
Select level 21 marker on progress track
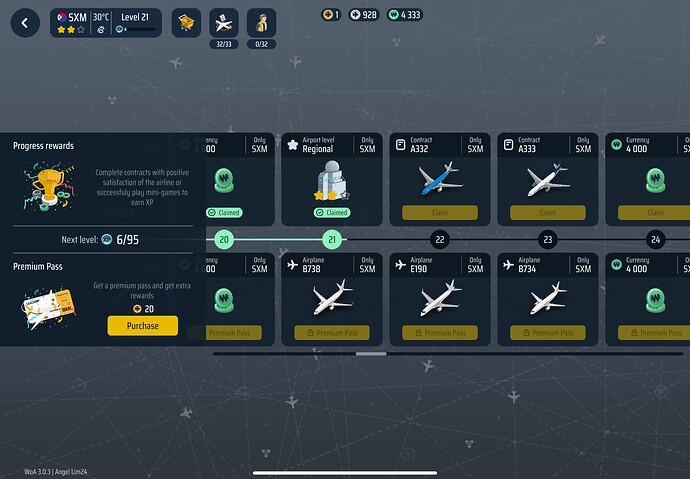pos(332,239)
